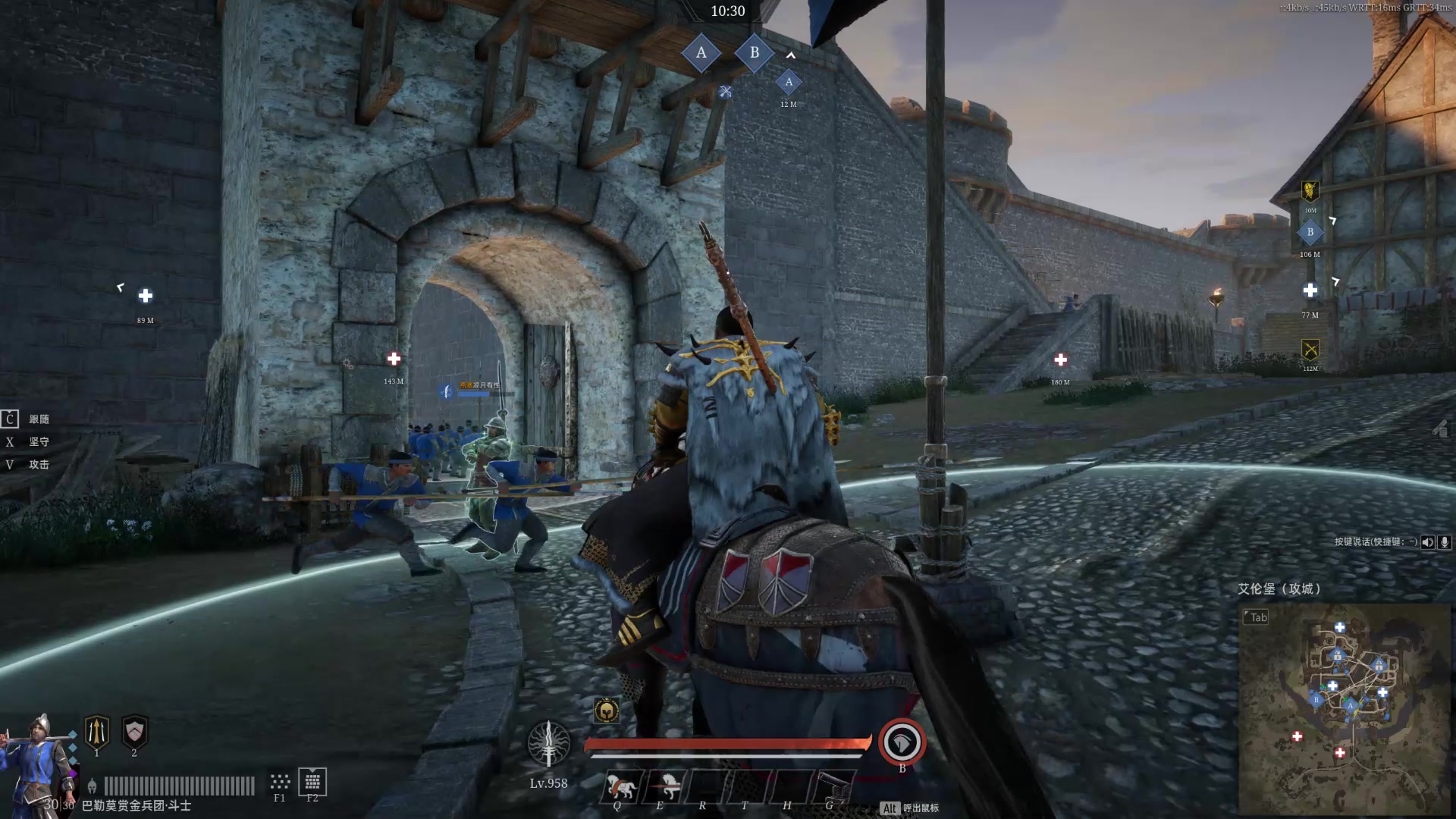Viewport: 1456px width, 819px height.
Task: Select the 跟随 follow command
Action: (38, 419)
